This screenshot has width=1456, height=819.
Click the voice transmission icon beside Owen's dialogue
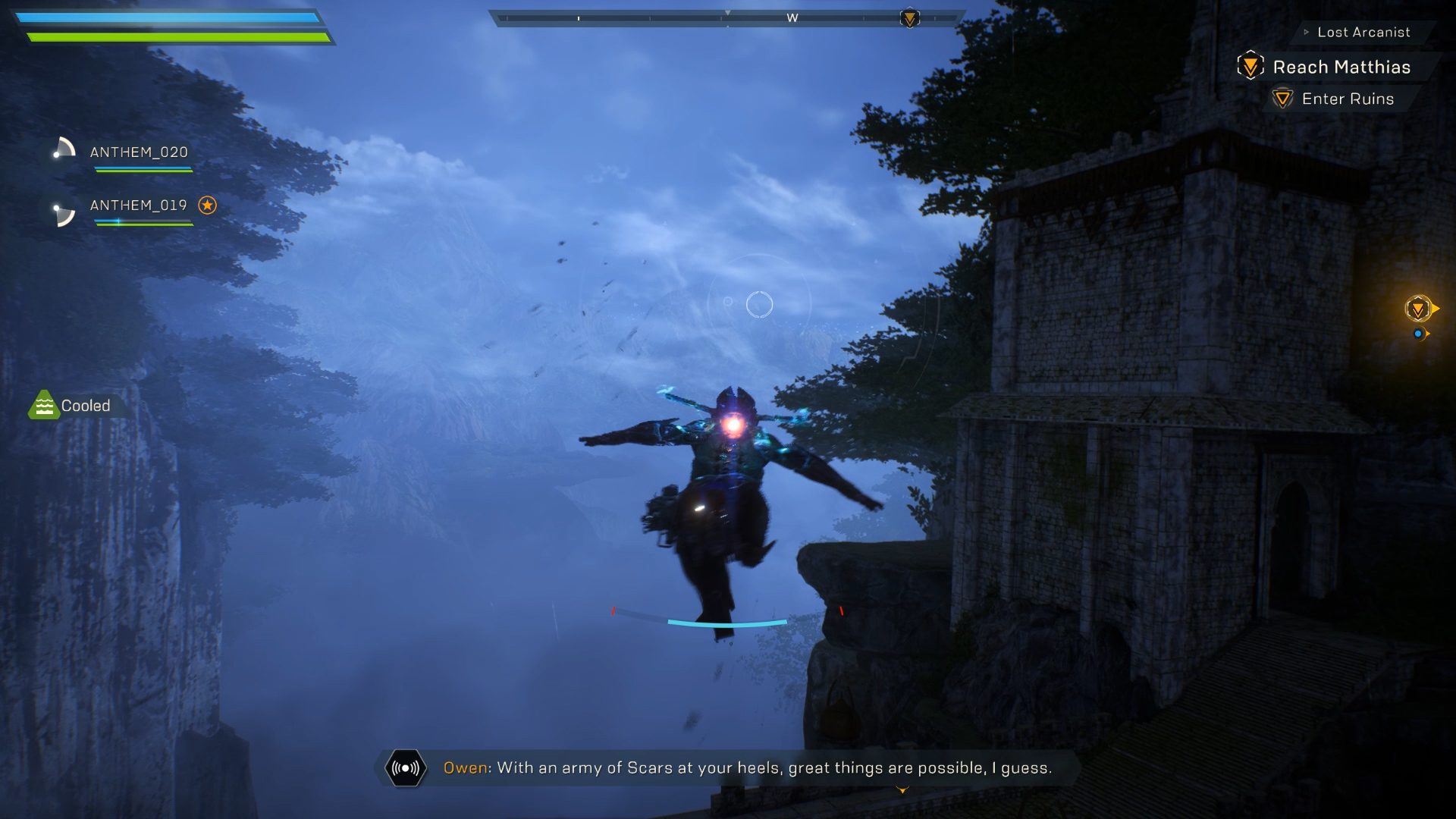tap(406, 767)
